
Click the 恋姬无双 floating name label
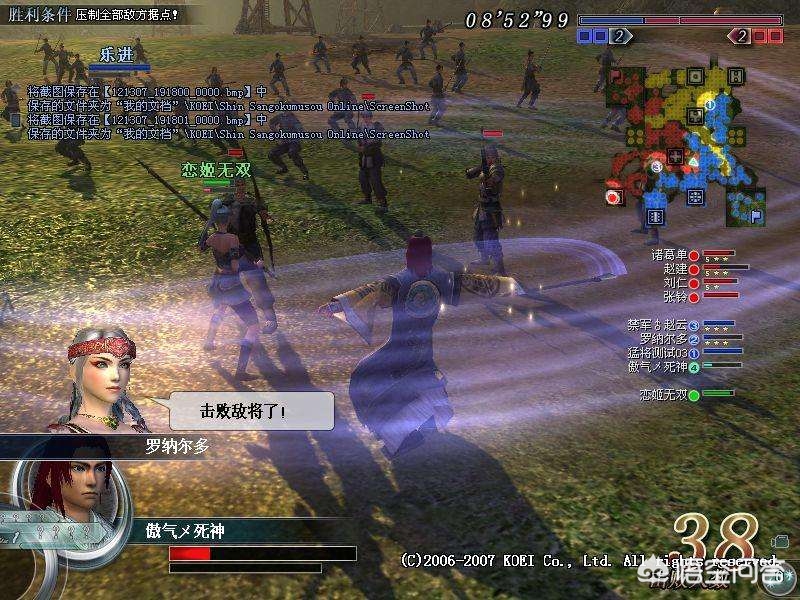[x=216, y=170]
